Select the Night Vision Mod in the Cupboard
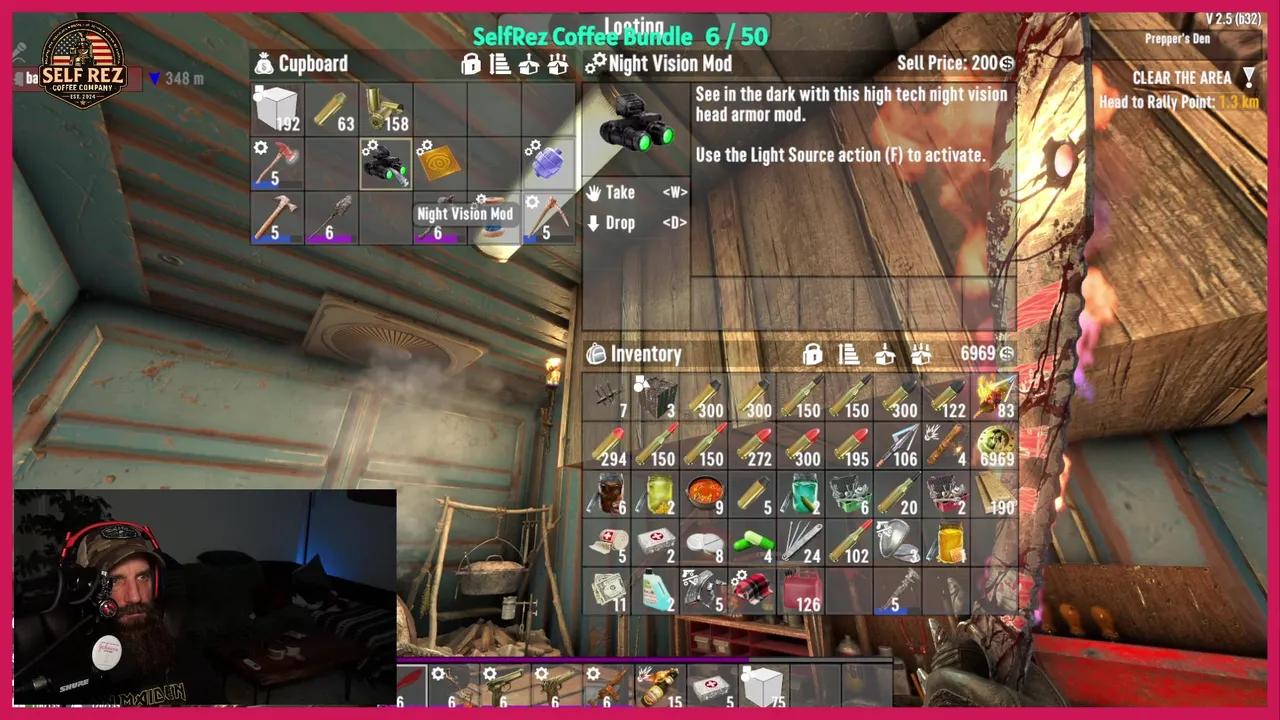 tap(384, 164)
